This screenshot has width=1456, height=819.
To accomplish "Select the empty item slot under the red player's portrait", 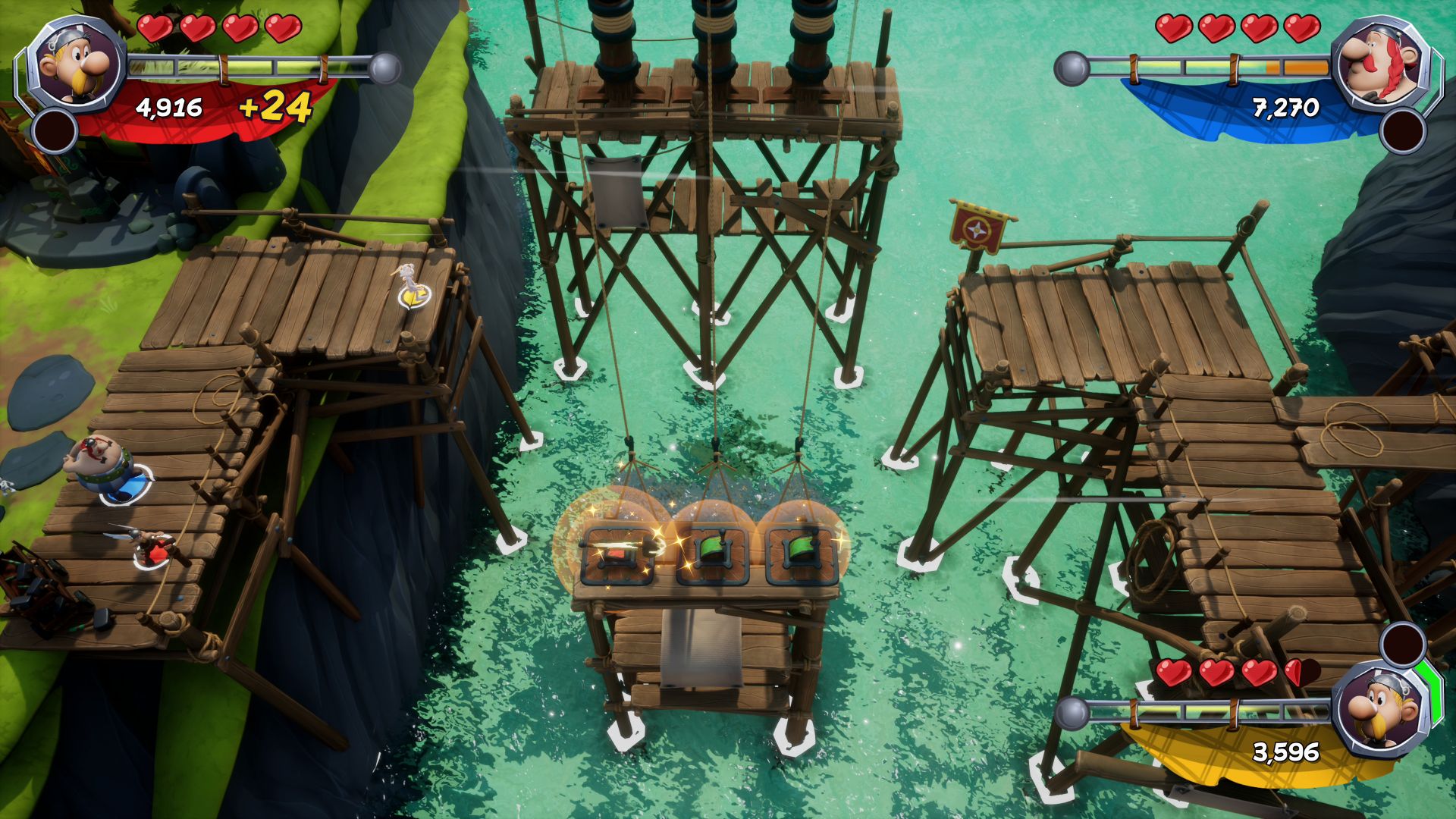I will pyautogui.click(x=55, y=130).
